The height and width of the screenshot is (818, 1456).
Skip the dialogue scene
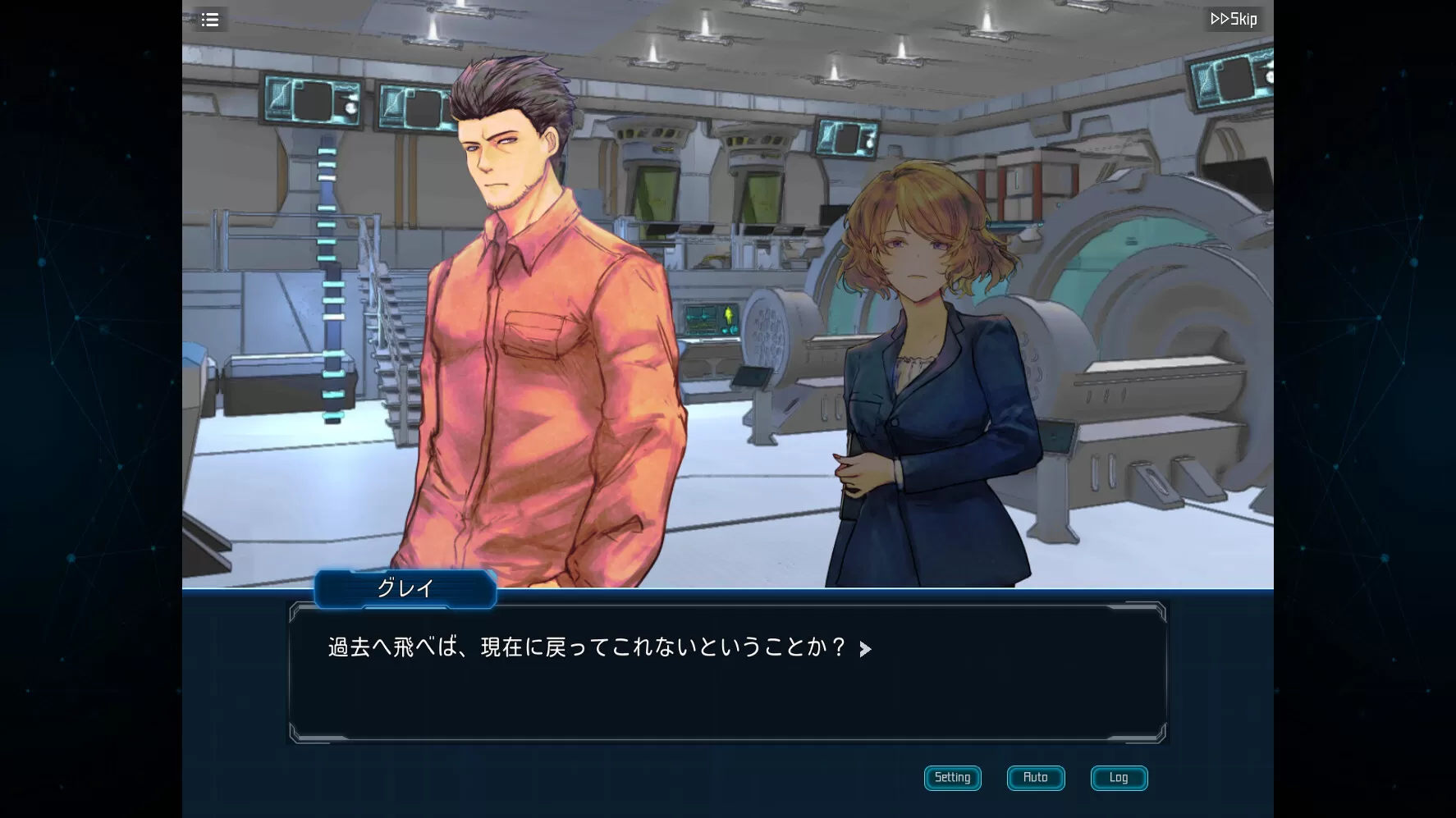[1234, 20]
